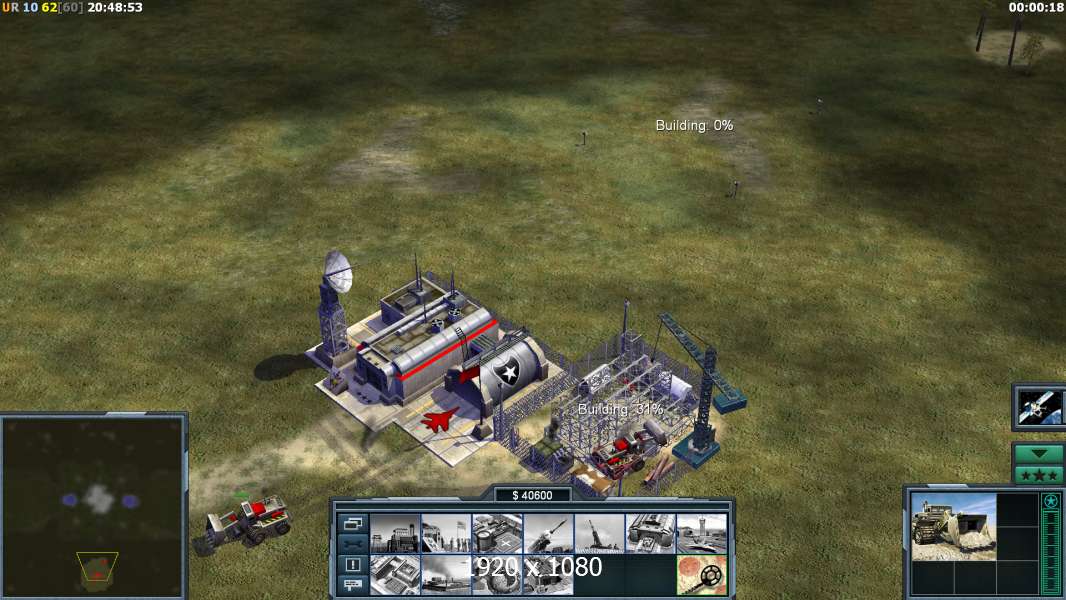Choose the strategy center build icon
The image size is (1066, 600).
point(395,574)
